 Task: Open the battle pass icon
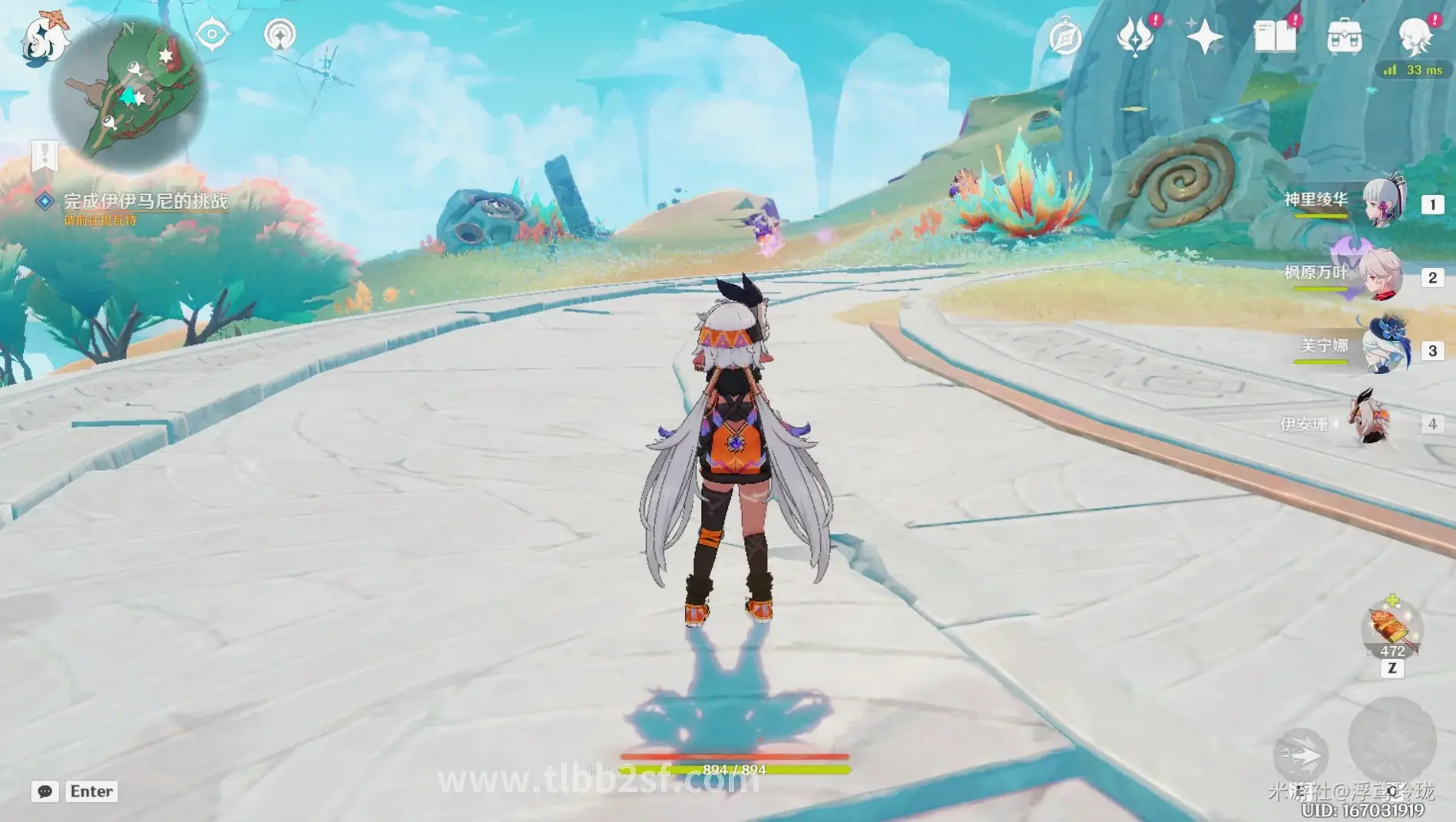tap(1135, 36)
